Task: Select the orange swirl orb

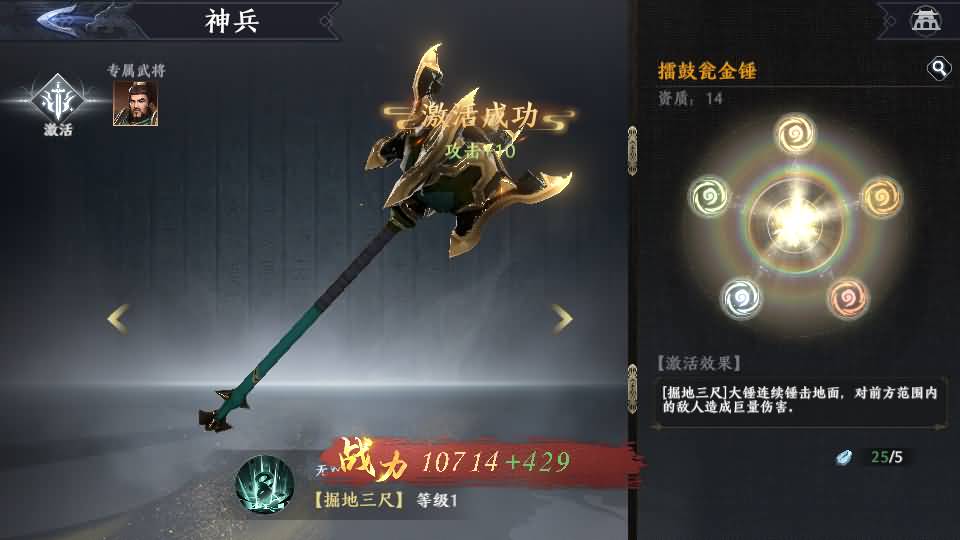Action: coord(880,194)
